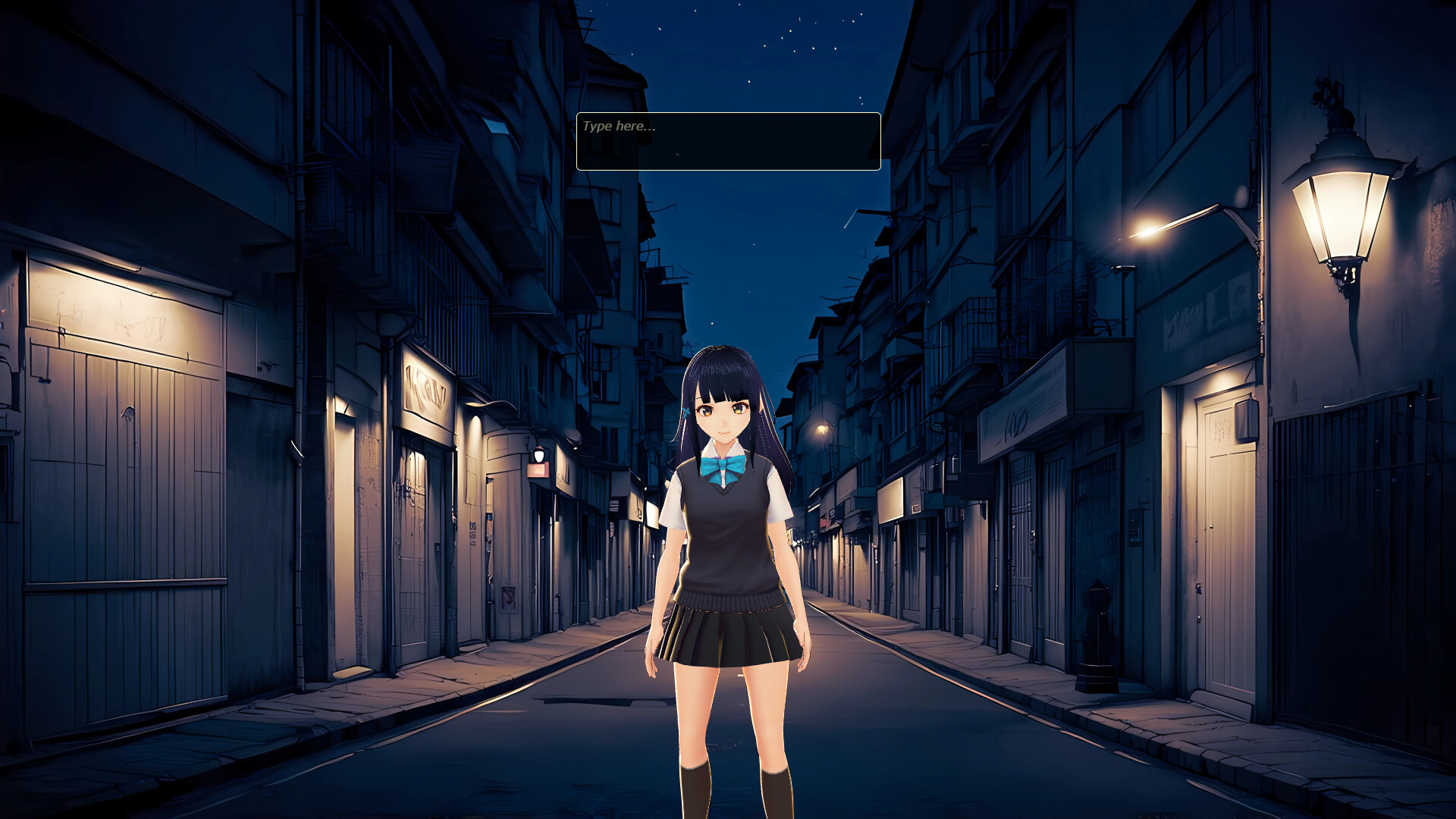
Task: Click the "Type here..." text box
Action: pyautogui.click(x=728, y=141)
